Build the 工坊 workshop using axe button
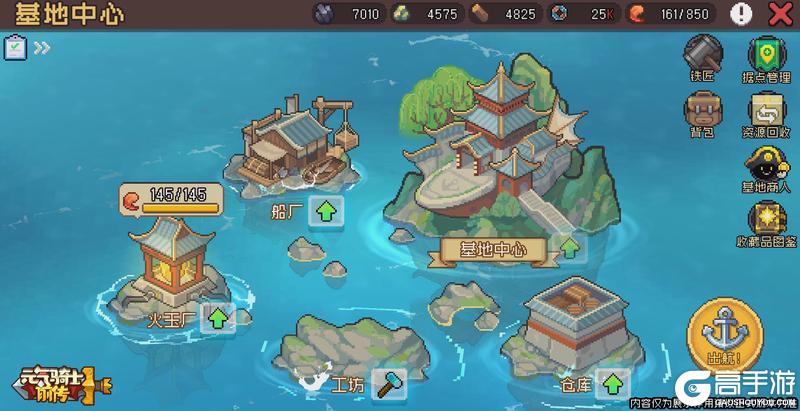Viewport: 800px width, 411px height. [388, 383]
